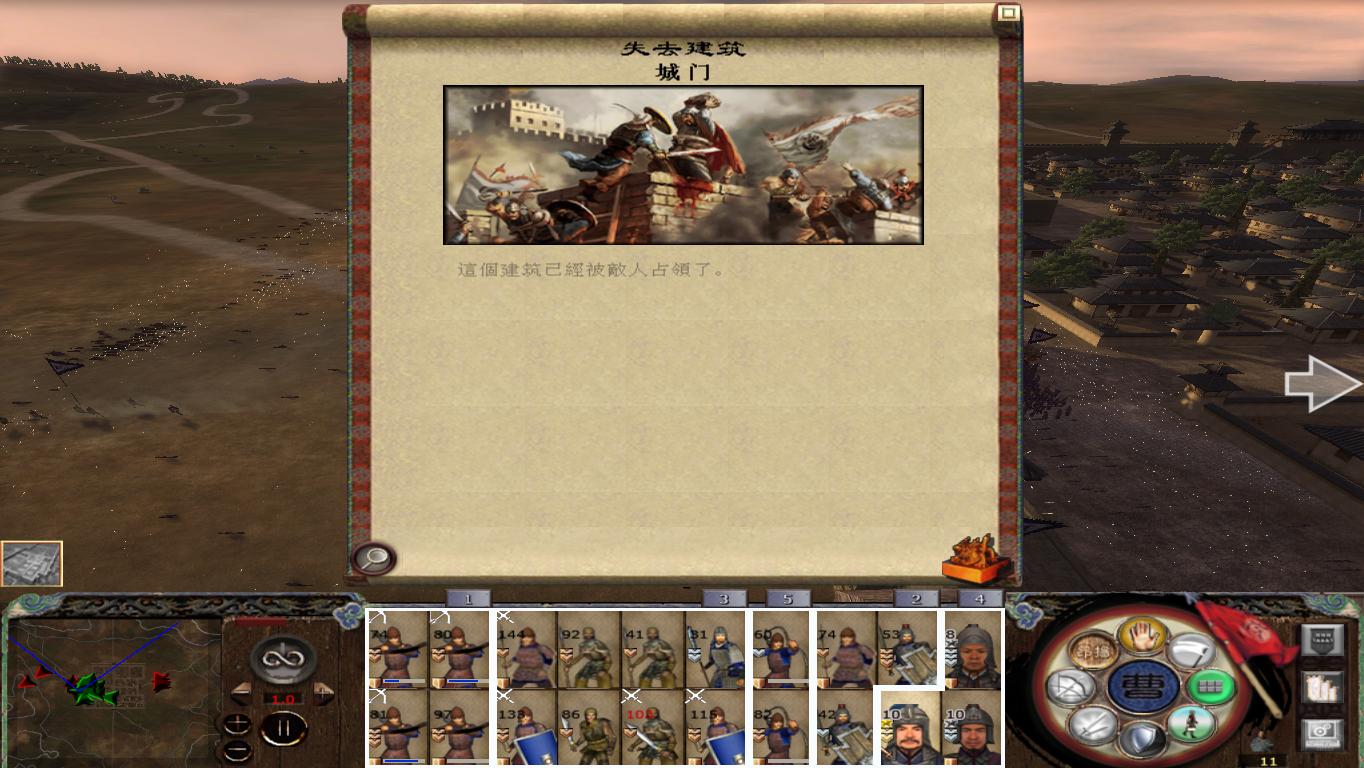The image size is (1364, 768).
Task: Switch to unit group tab 3
Action: [724, 599]
